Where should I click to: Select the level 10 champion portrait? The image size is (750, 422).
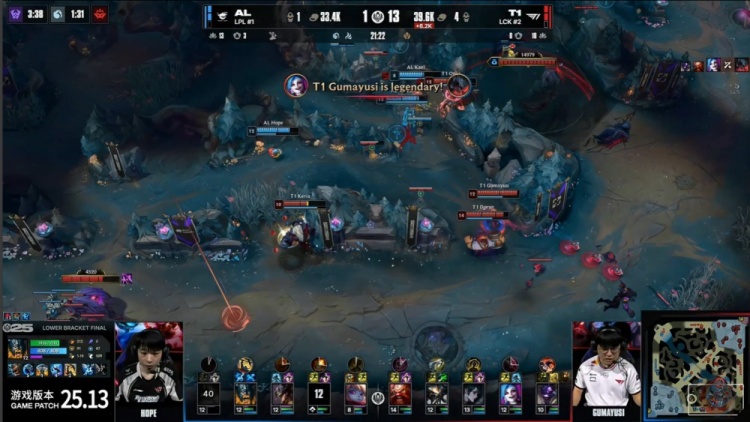547,393
